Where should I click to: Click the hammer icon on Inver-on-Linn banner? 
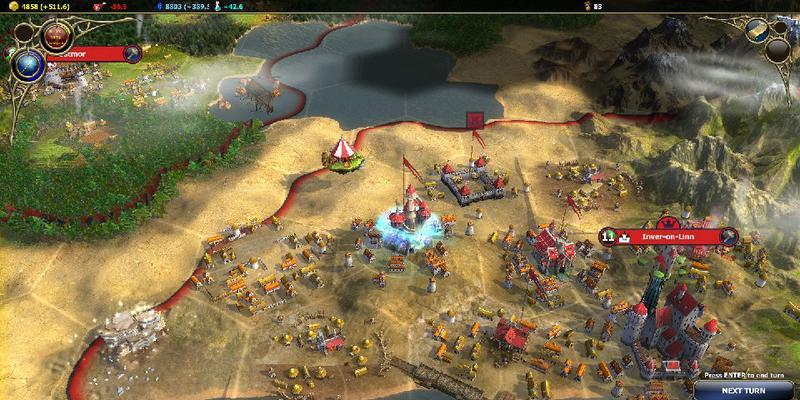(x=729, y=236)
